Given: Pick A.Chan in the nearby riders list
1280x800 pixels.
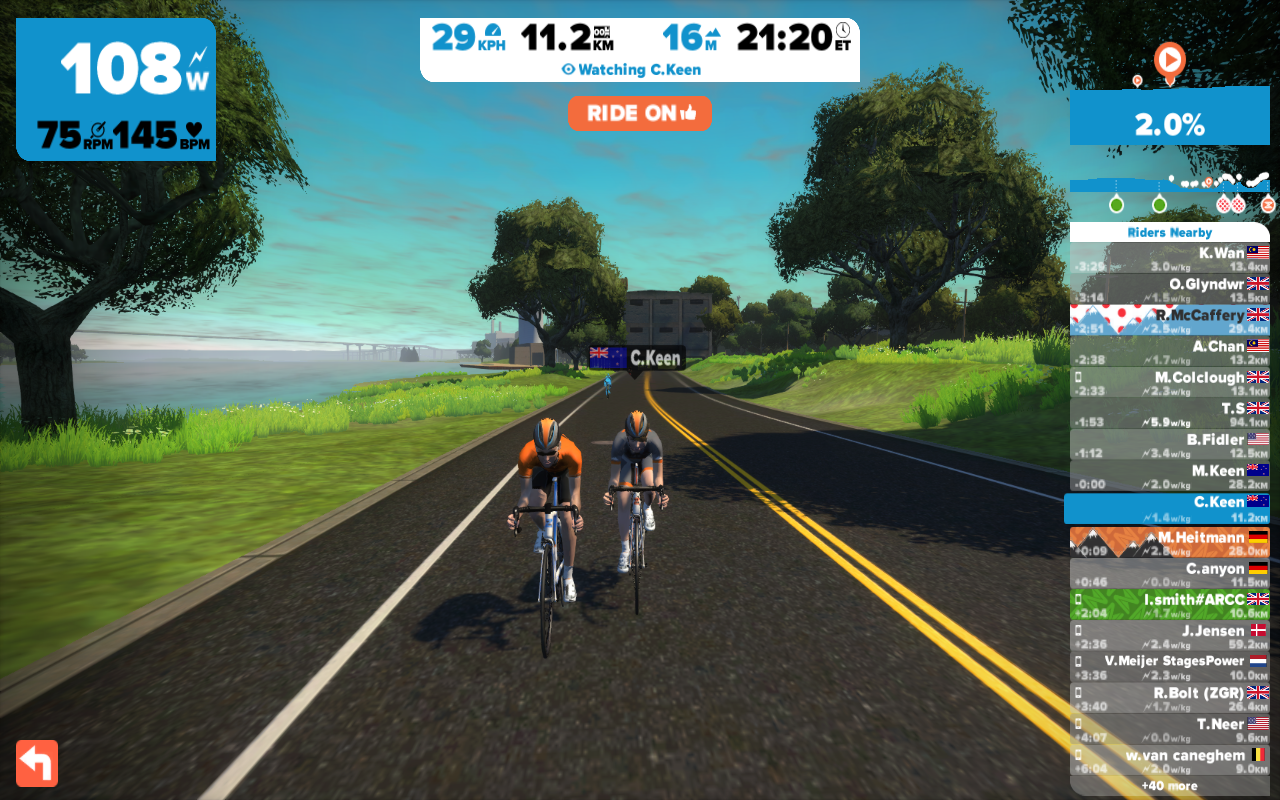Looking at the screenshot, I should pos(1169,352).
